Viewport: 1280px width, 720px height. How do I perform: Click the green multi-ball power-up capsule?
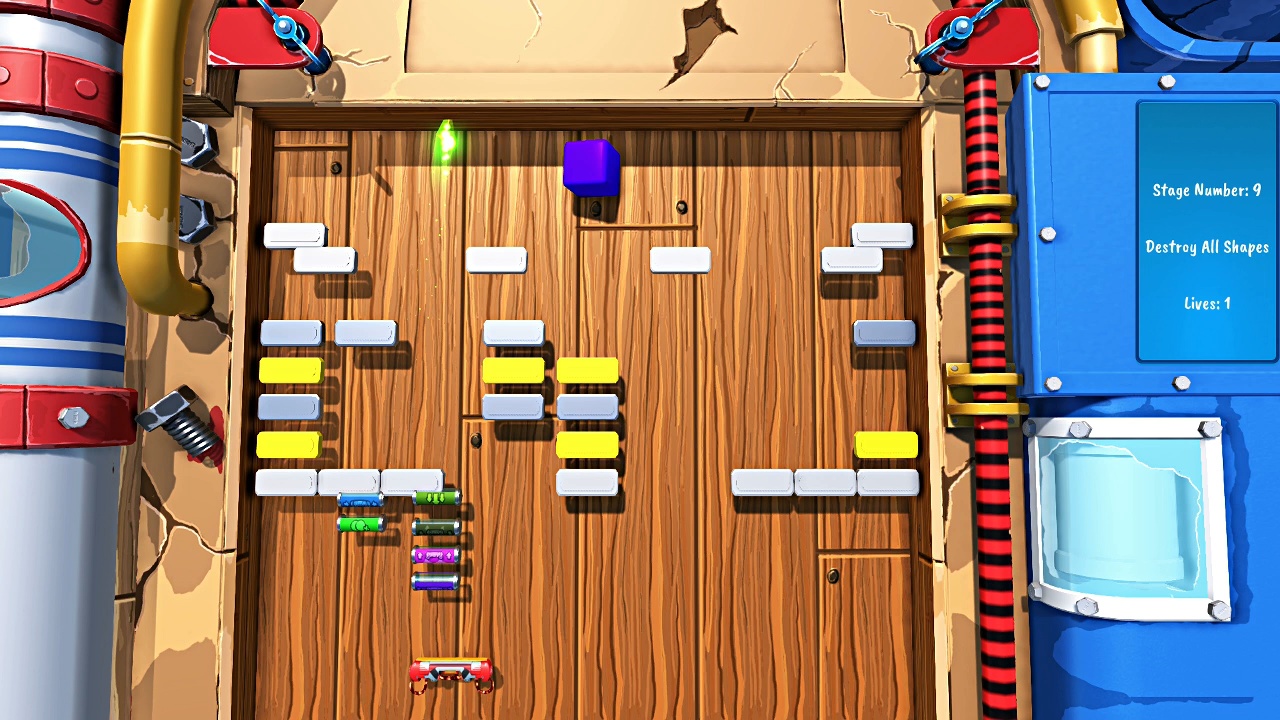[359, 524]
